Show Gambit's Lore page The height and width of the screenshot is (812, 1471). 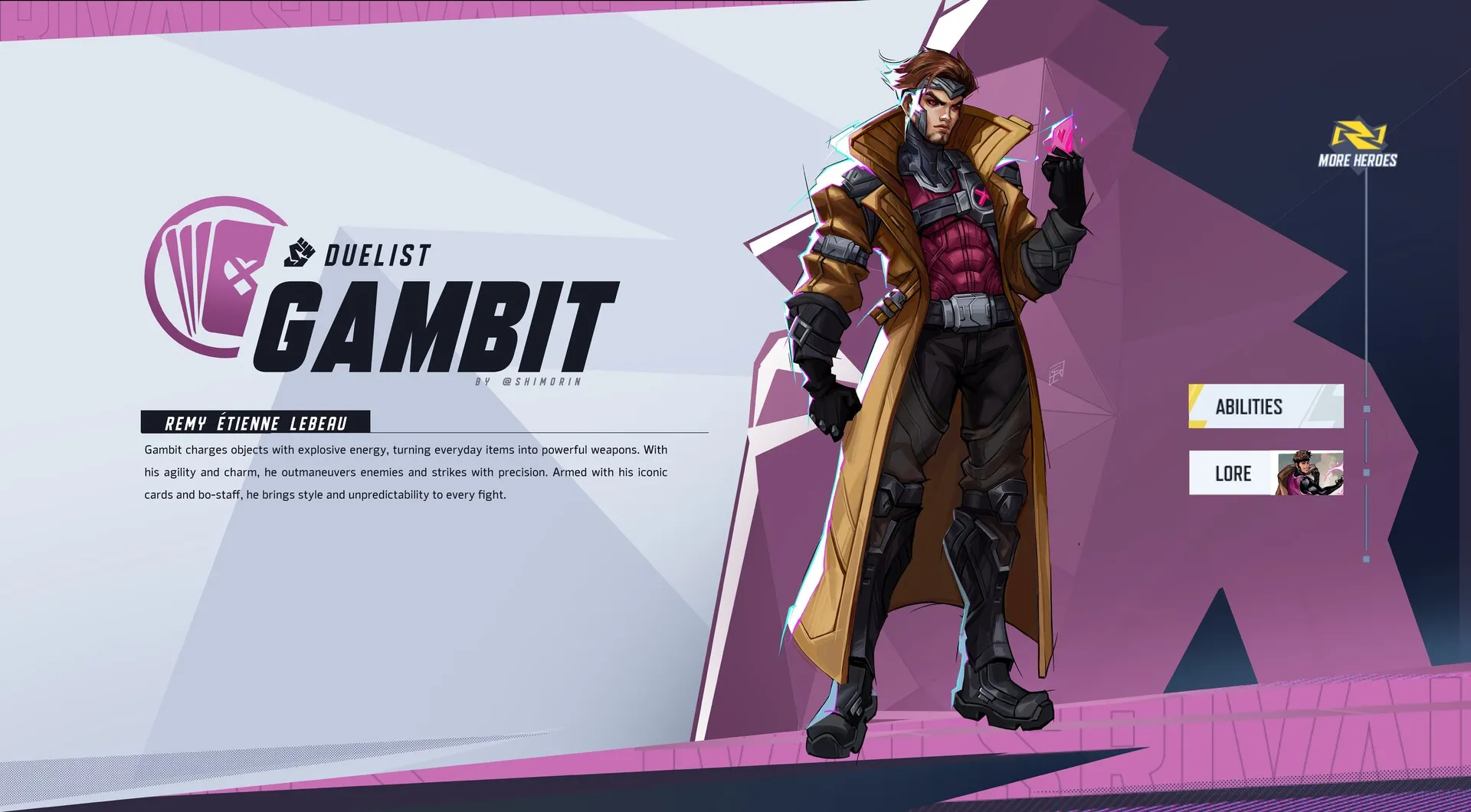point(1265,473)
